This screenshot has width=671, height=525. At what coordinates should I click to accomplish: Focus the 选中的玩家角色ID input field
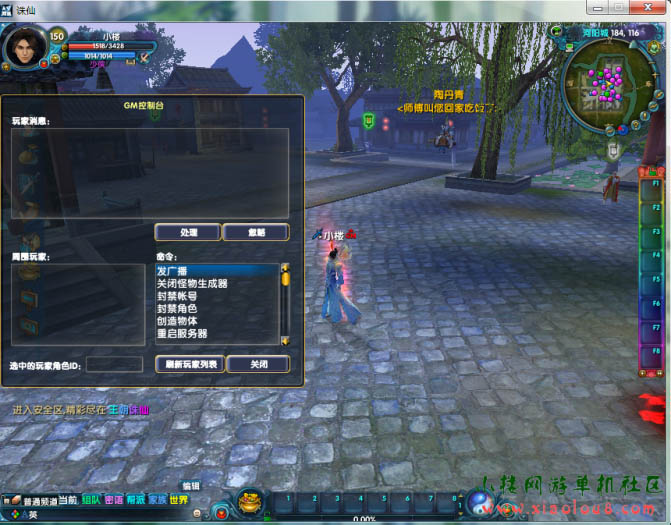click(115, 364)
